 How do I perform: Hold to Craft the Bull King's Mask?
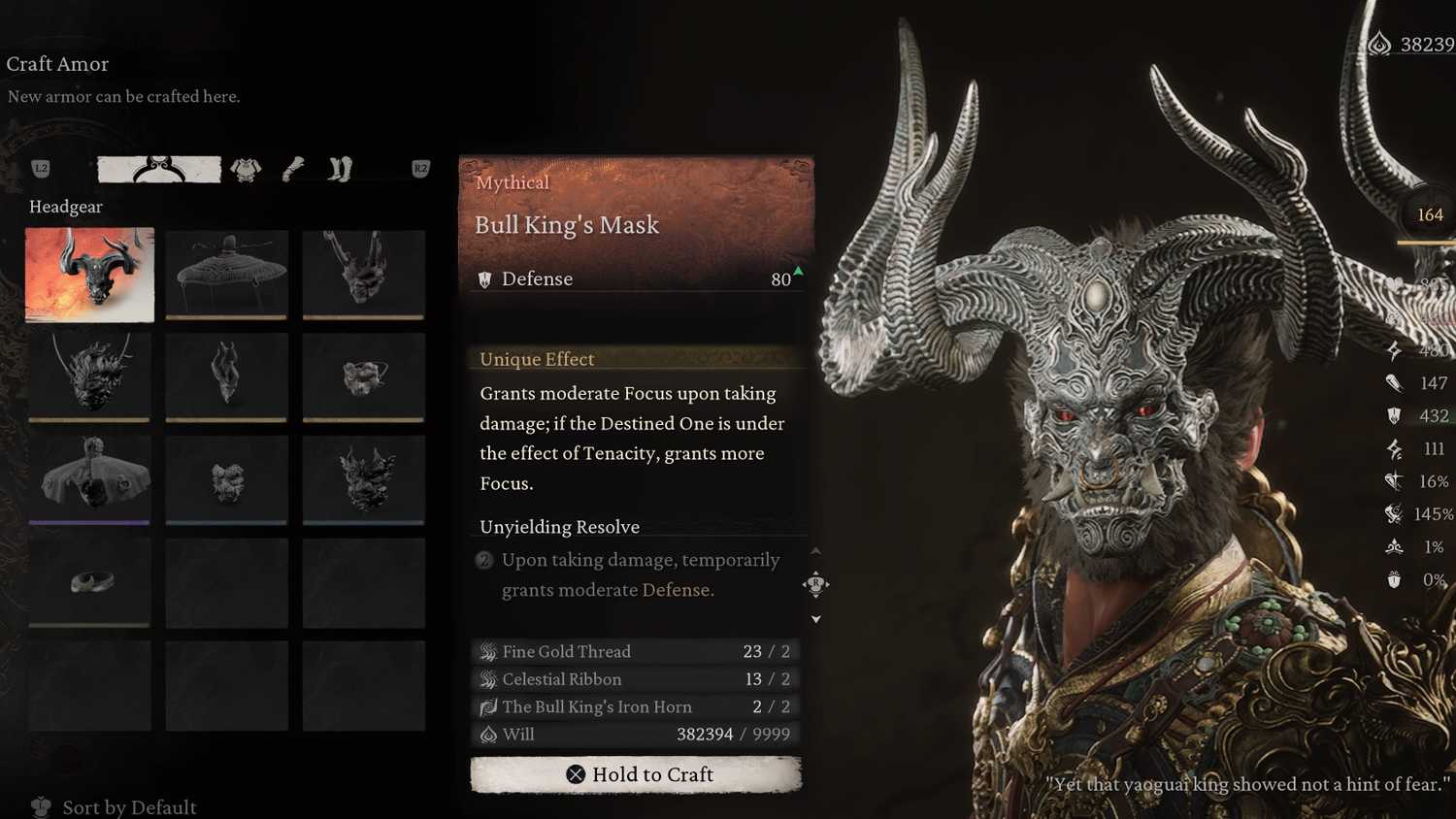636,774
